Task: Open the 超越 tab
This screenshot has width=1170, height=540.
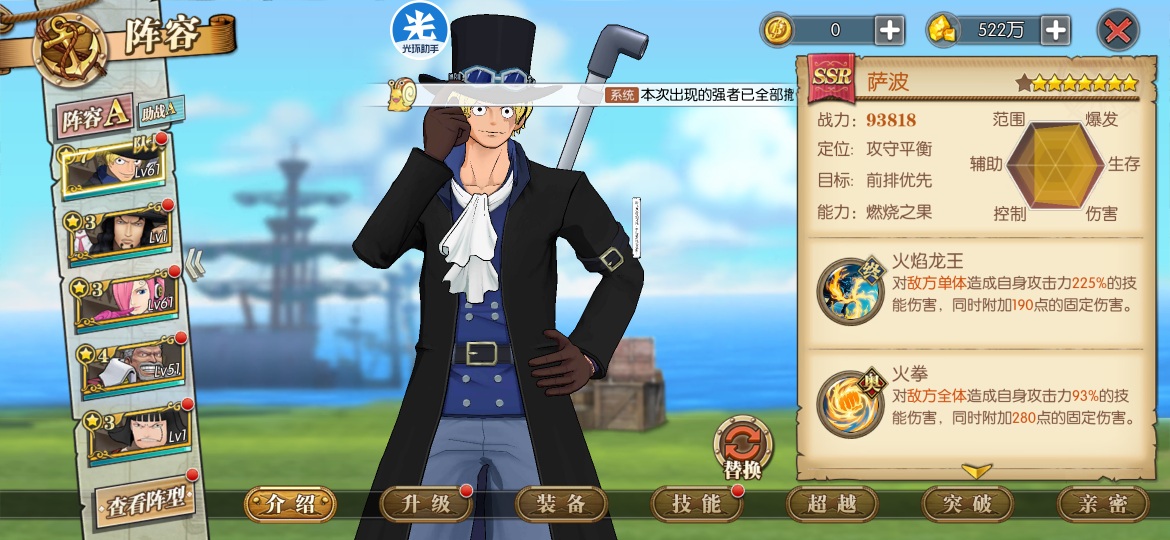Action: click(x=832, y=503)
